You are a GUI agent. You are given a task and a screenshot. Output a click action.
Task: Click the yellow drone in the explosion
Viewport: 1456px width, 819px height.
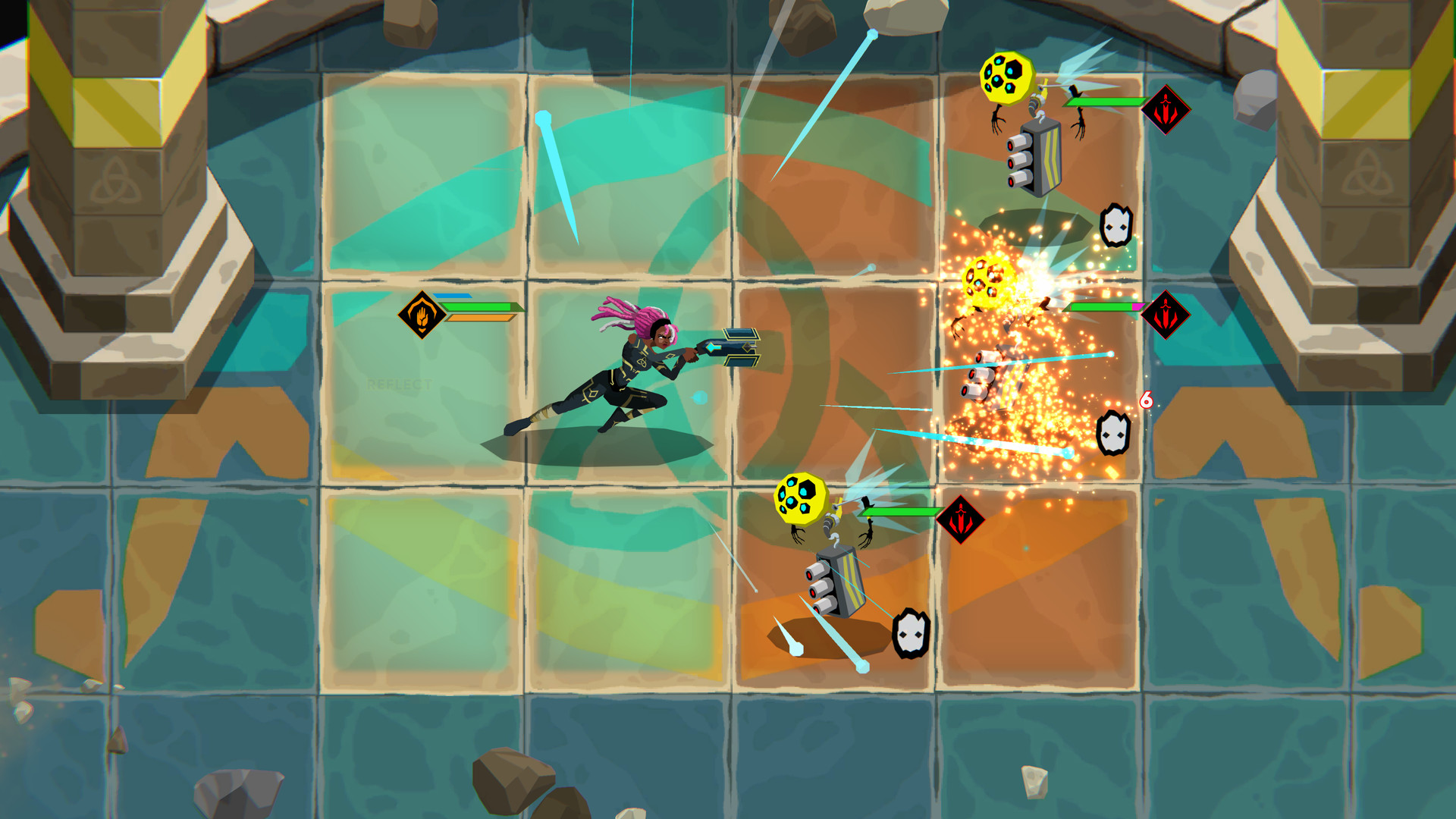987,281
